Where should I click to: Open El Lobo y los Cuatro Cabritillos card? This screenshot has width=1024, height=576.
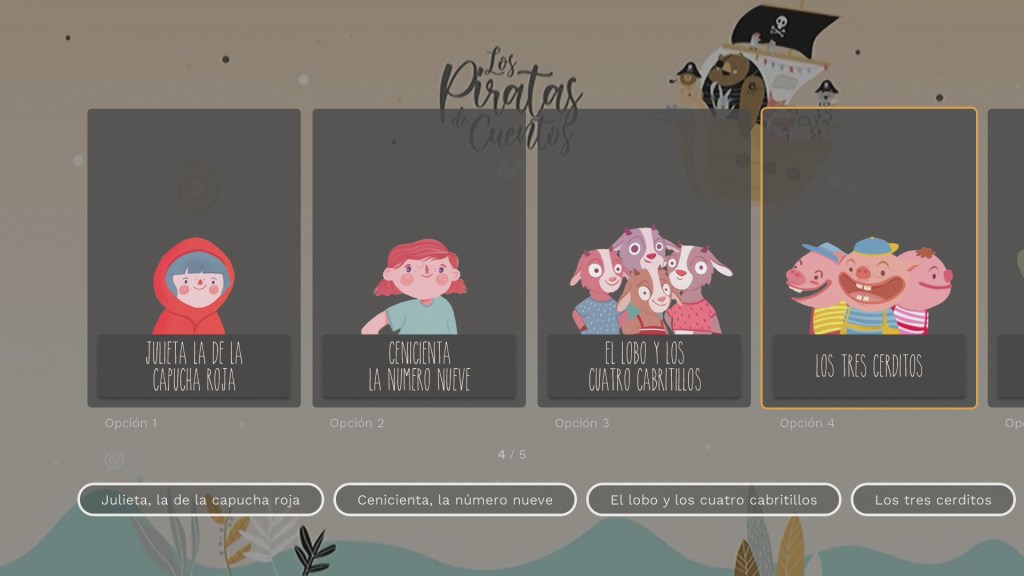pos(644,258)
